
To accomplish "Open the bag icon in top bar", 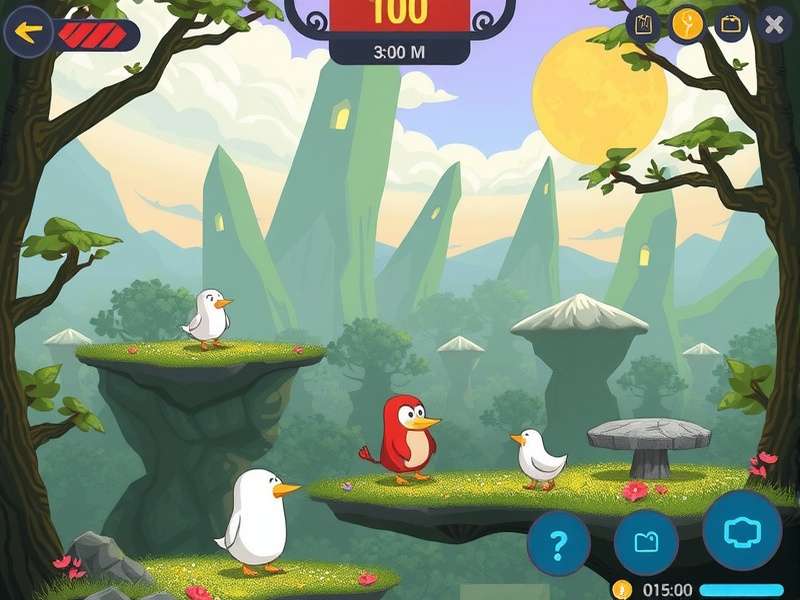I will click(x=730, y=24).
